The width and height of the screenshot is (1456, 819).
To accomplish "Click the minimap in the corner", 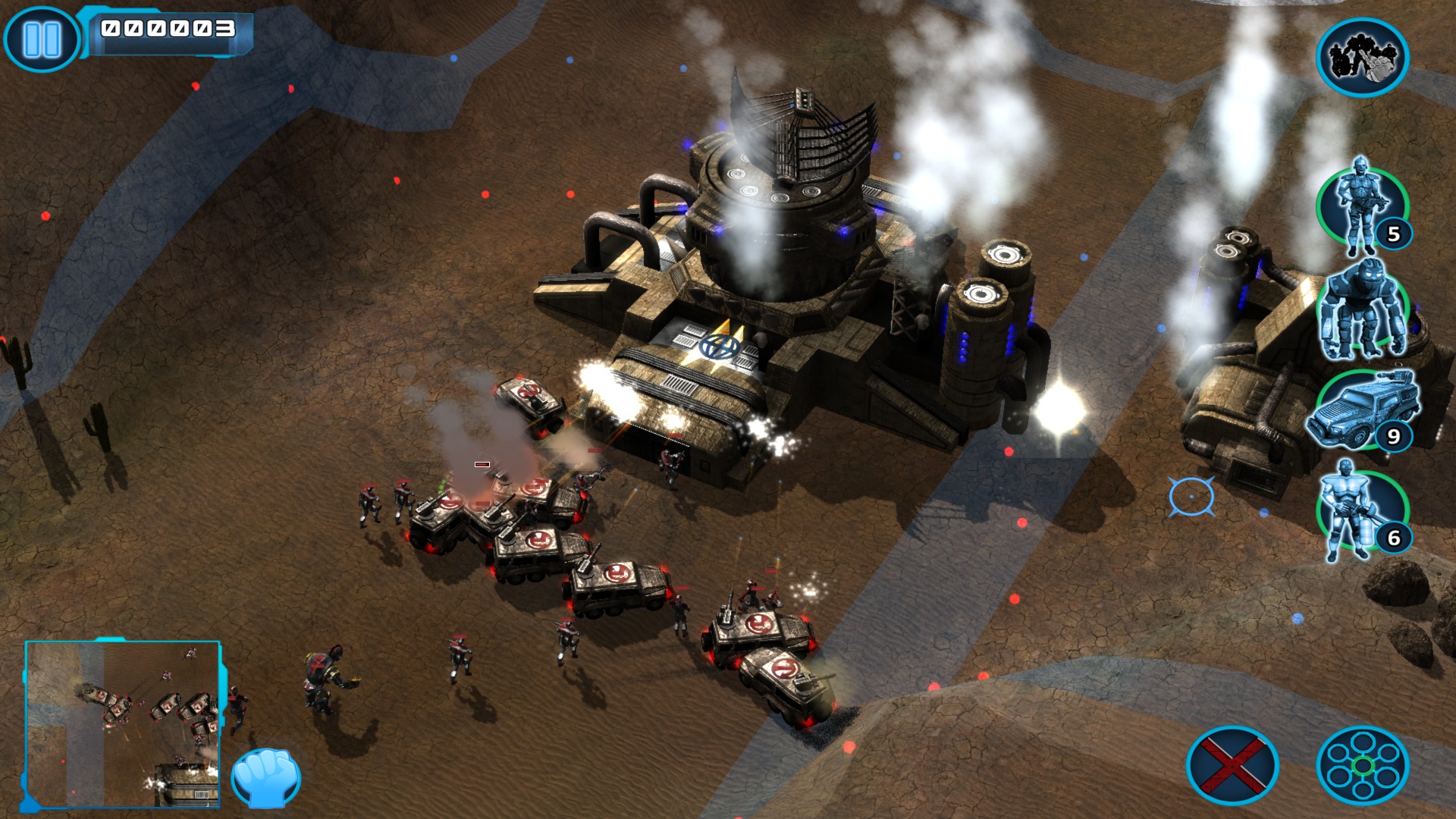I will tap(123, 724).
